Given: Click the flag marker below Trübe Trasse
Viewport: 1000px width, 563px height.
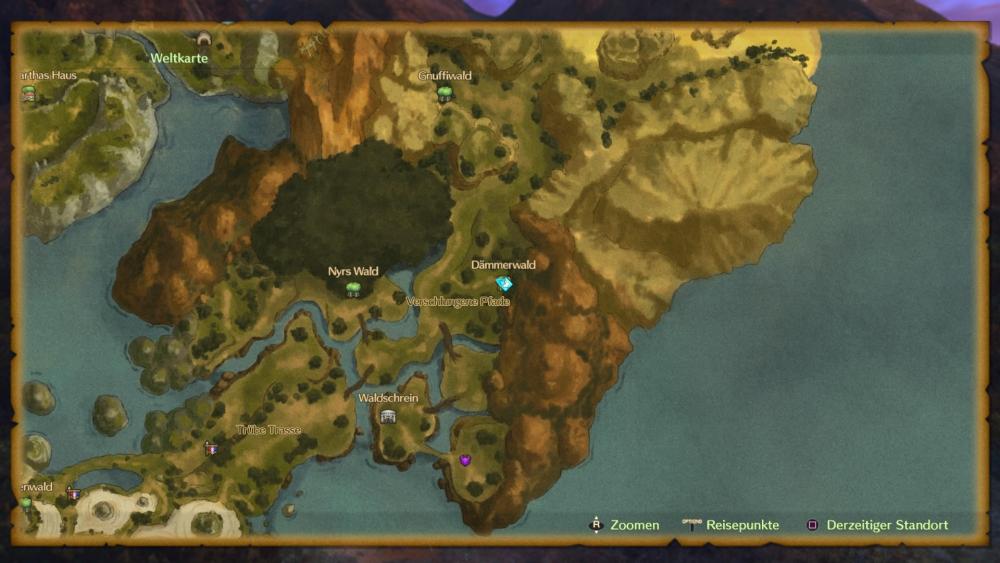Looking at the screenshot, I should pos(210,449).
